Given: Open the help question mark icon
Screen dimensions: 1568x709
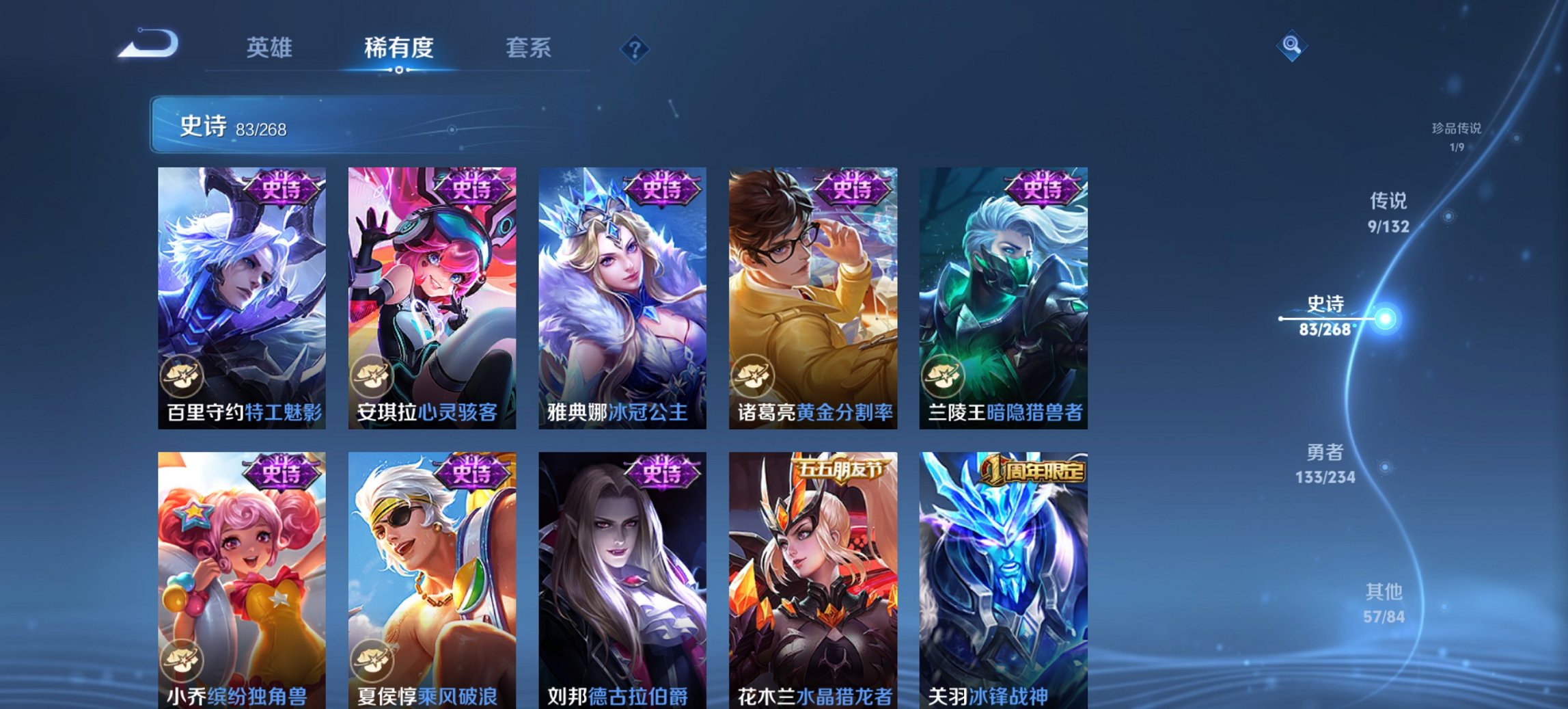Looking at the screenshot, I should point(634,48).
